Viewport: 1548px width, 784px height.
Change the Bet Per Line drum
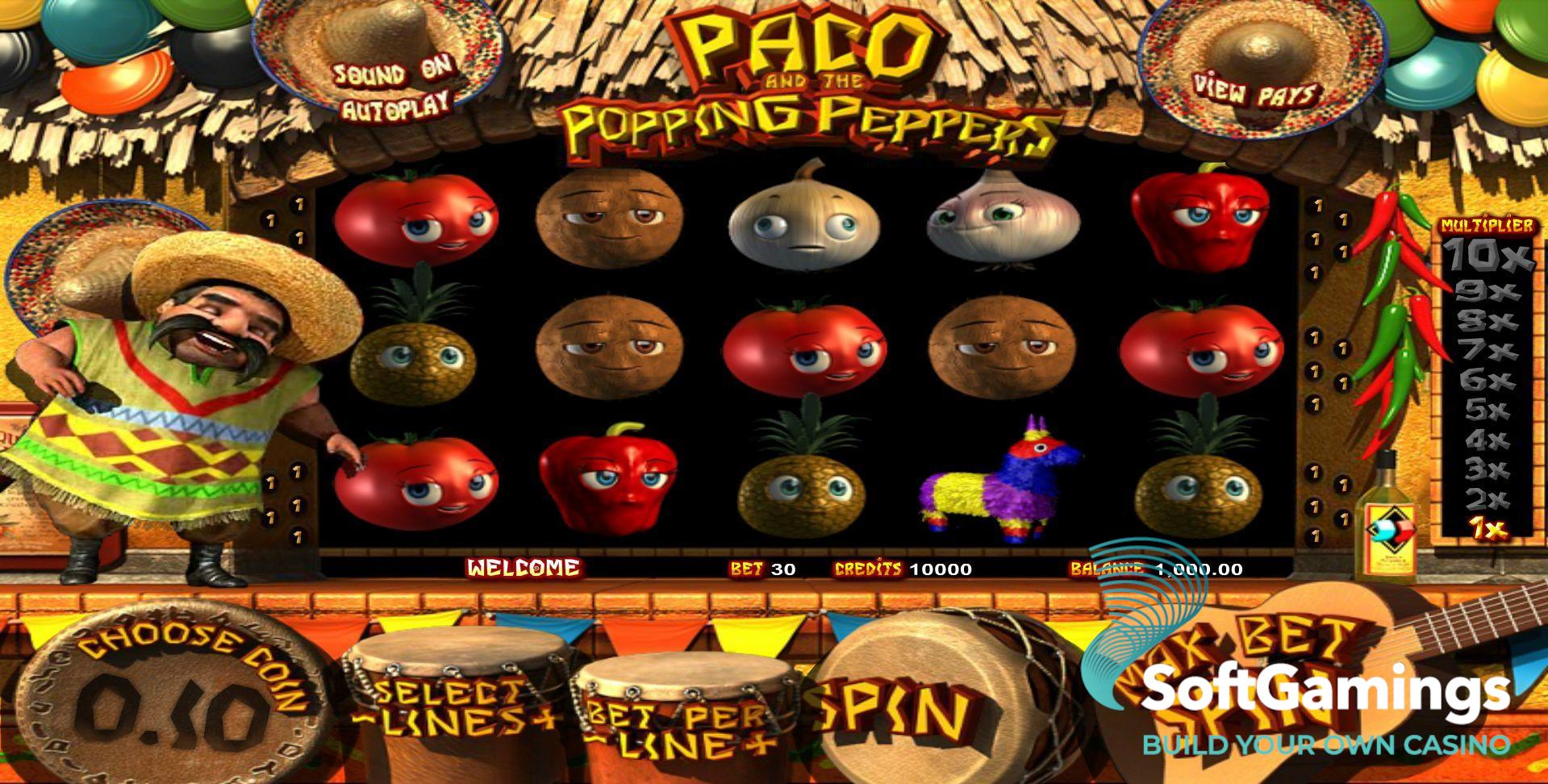click(x=682, y=726)
